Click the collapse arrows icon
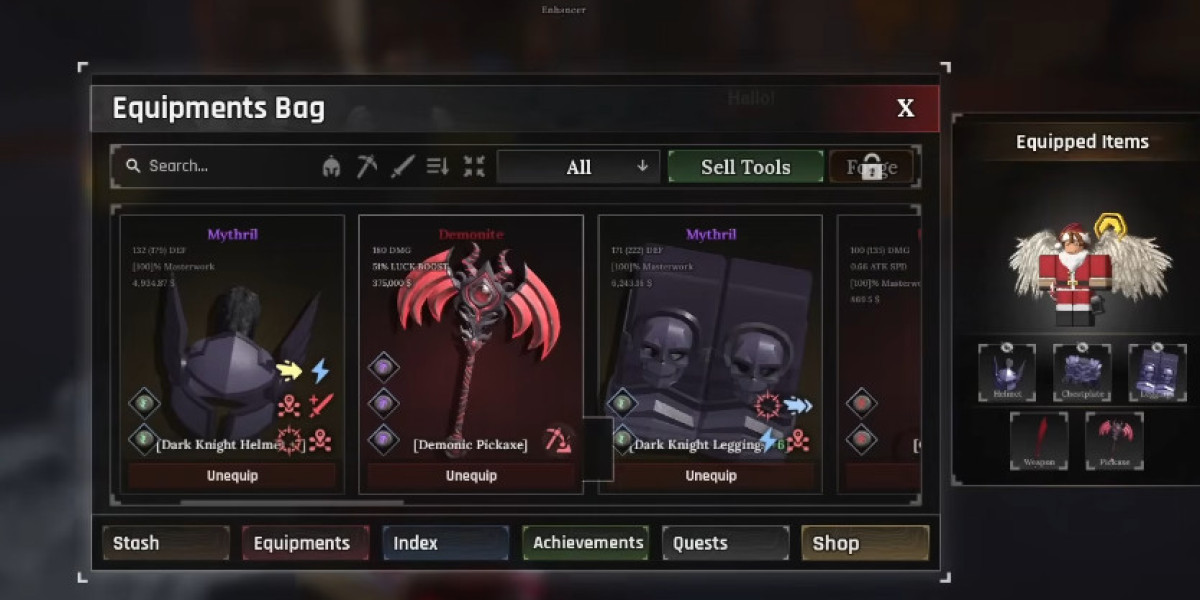The height and width of the screenshot is (600, 1200). (474, 167)
